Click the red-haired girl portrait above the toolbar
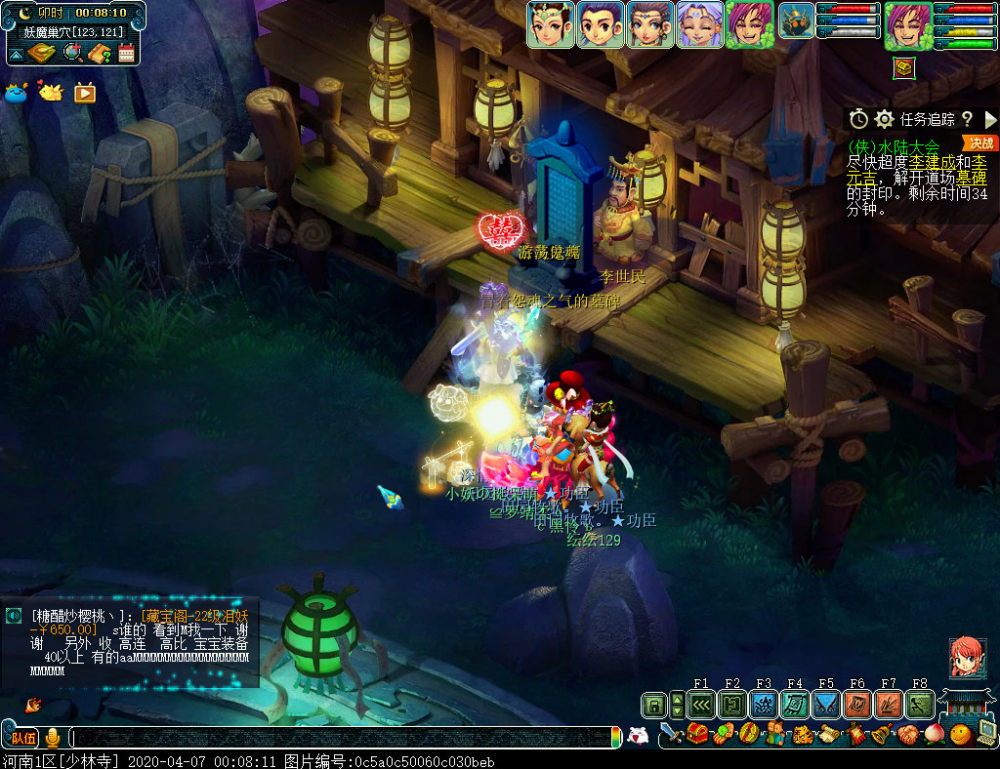Screen dimensions: 1000x769 coord(966,658)
